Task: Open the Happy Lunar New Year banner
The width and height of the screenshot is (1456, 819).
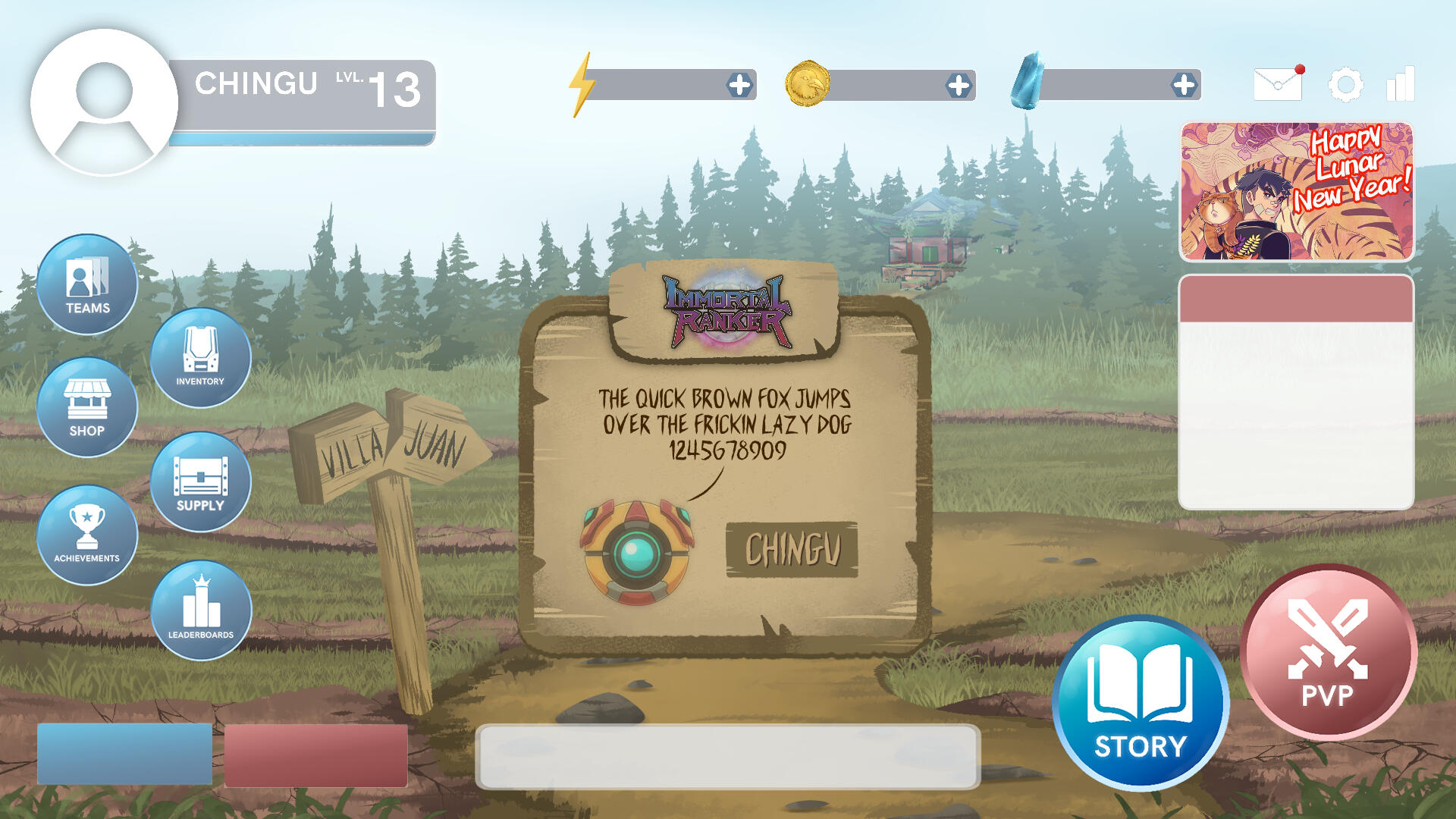Action: click(1296, 192)
